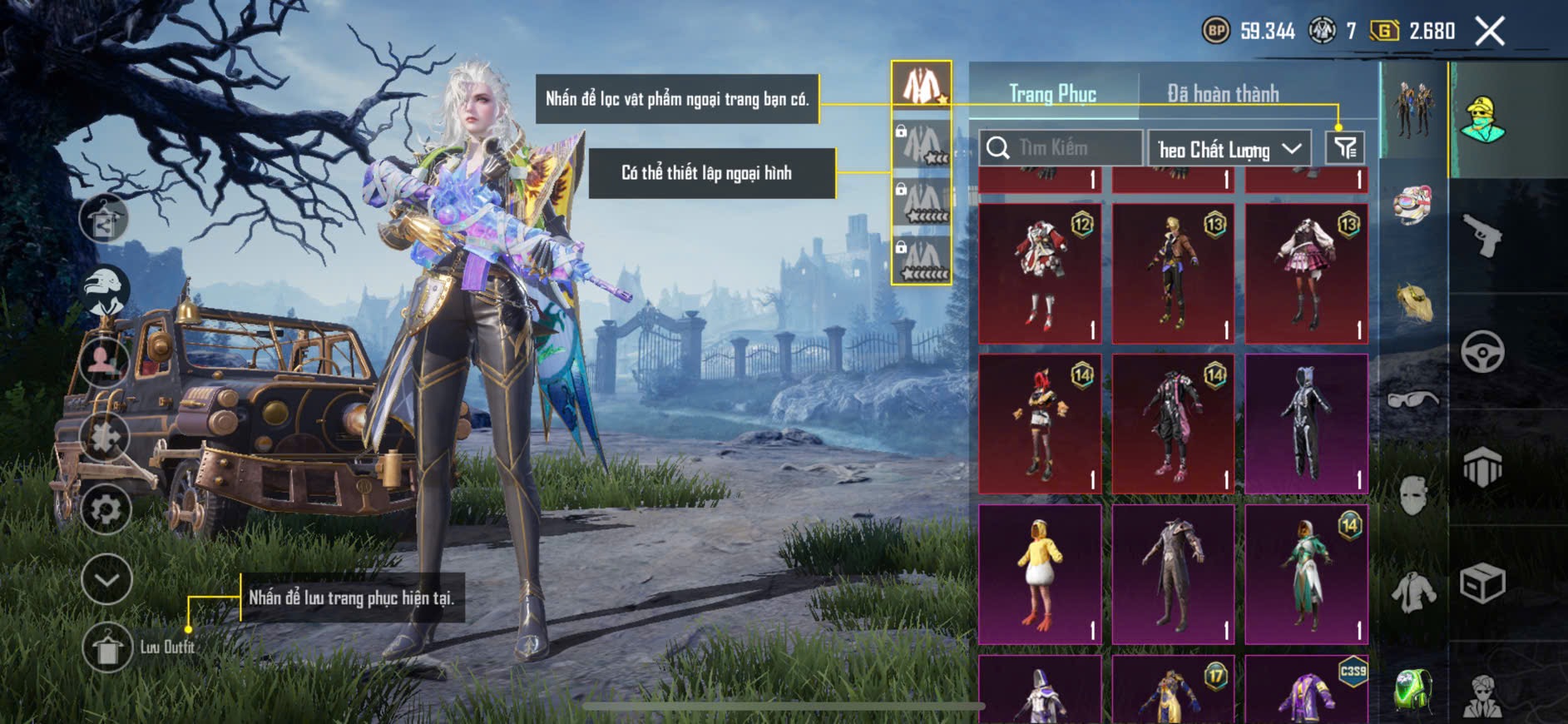Choose the black skeleton suit outfit
1568x724 pixels.
(1306, 424)
